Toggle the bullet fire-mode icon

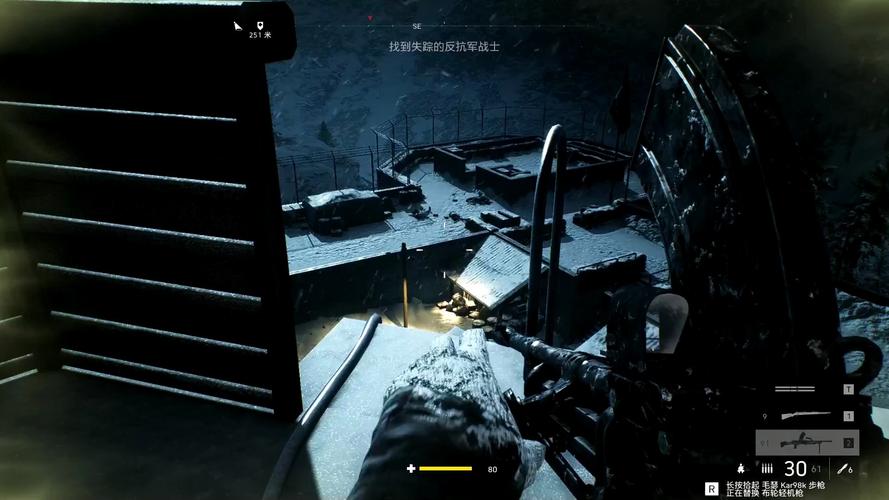[x=767, y=468]
